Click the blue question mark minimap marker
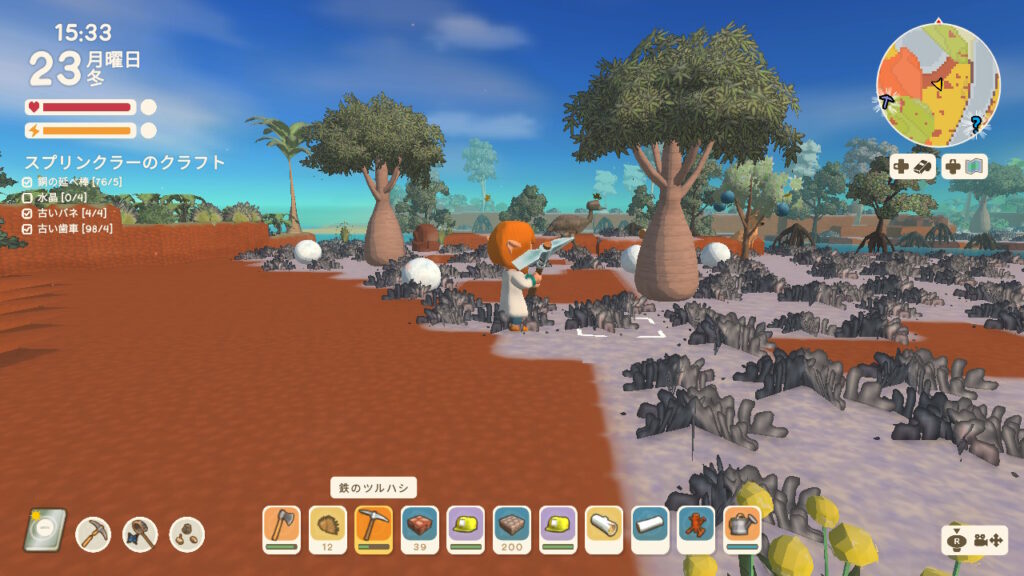This screenshot has width=1024, height=576. (976, 123)
